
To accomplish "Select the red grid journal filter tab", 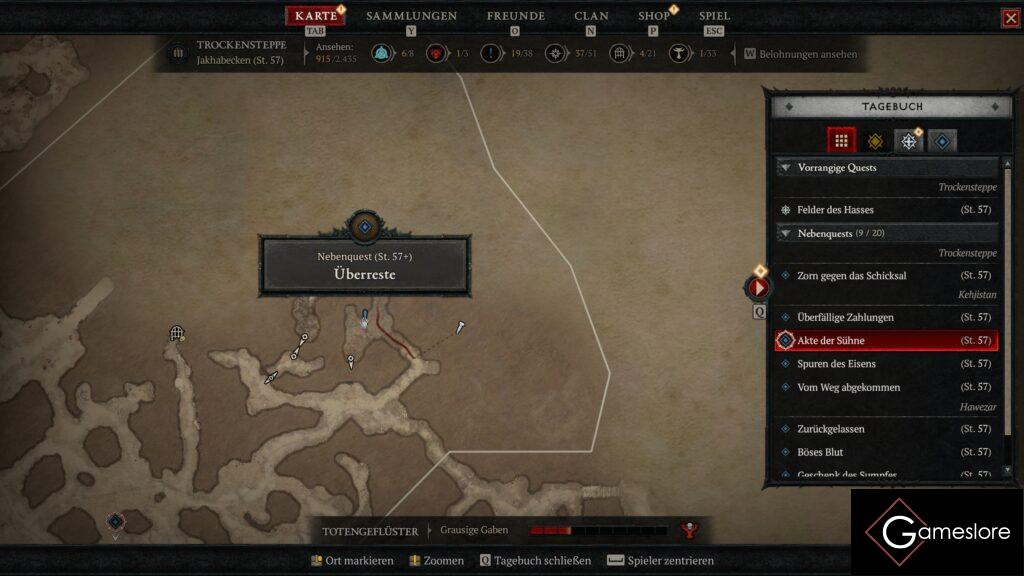I will (841, 141).
